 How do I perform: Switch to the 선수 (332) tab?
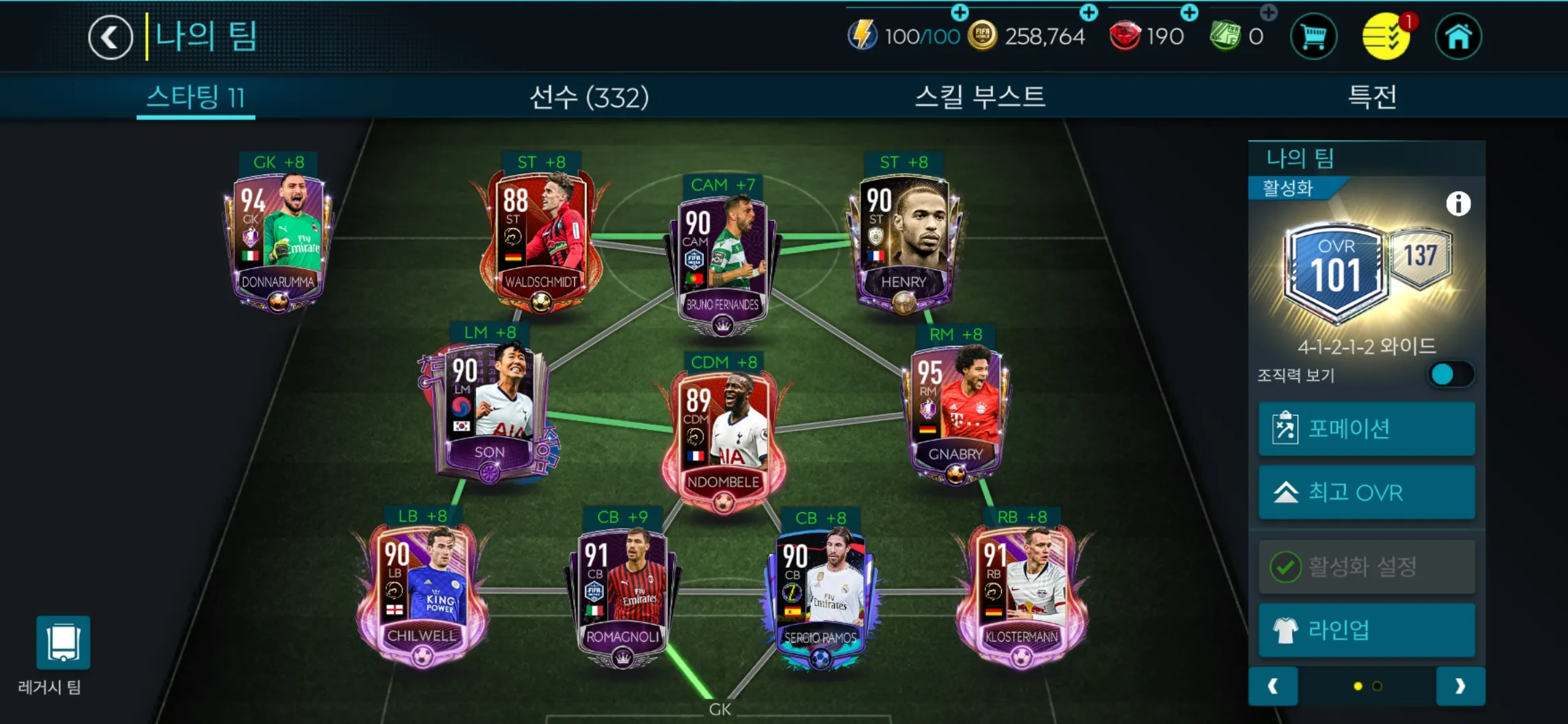[589, 98]
